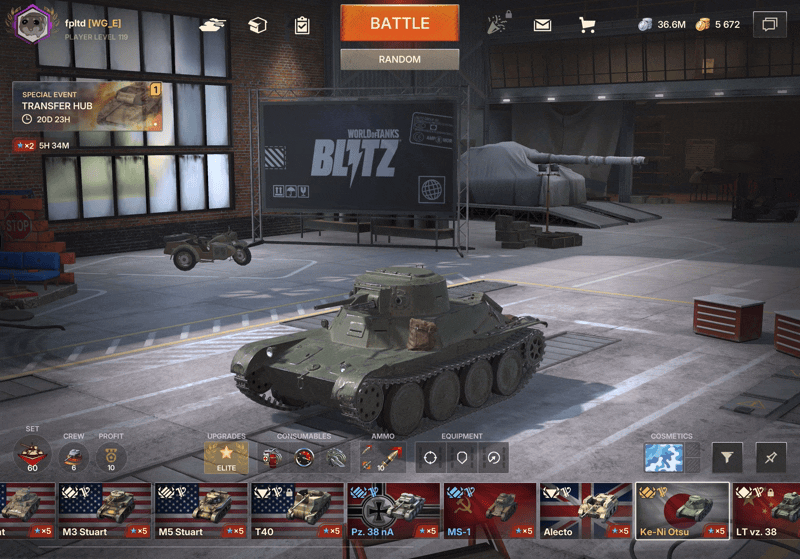800x559 pixels.
Task: Open the storage crate icon
Action: click(258, 25)
